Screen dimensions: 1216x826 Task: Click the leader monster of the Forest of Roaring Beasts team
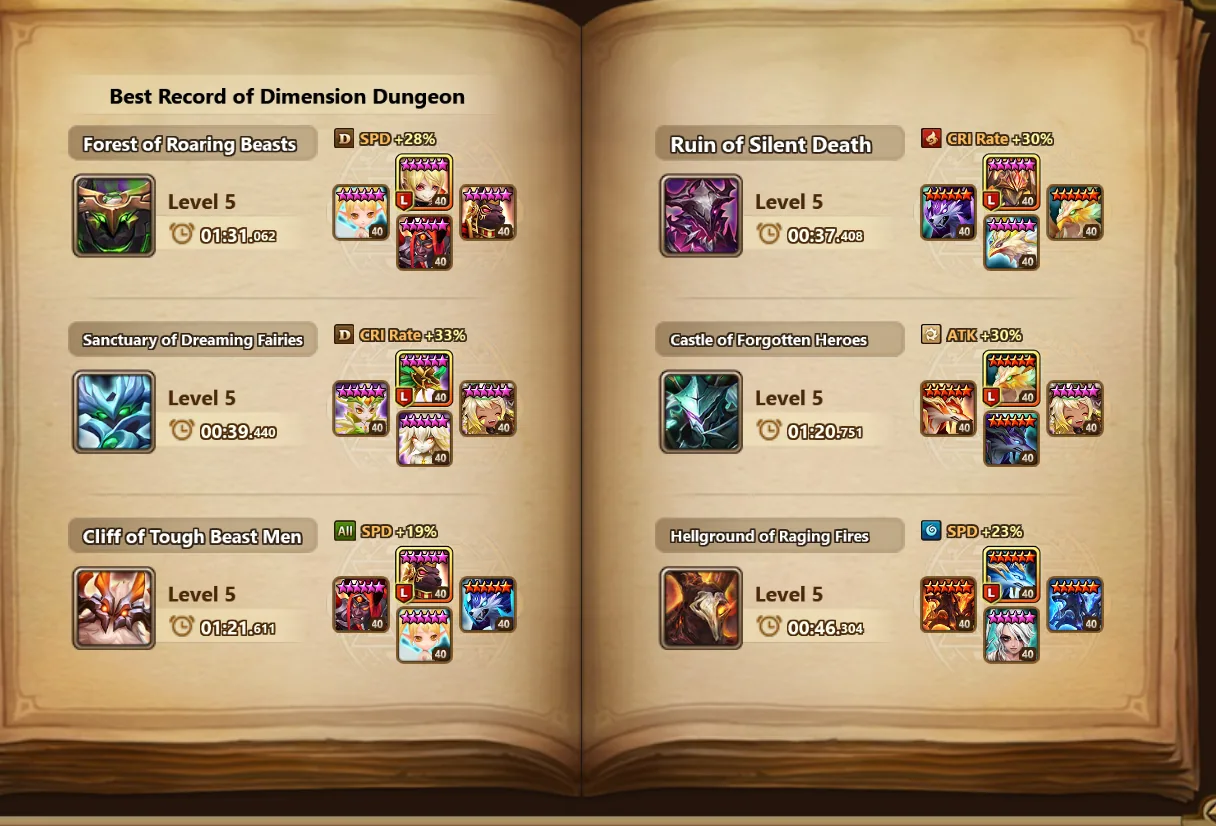(425, 182)
